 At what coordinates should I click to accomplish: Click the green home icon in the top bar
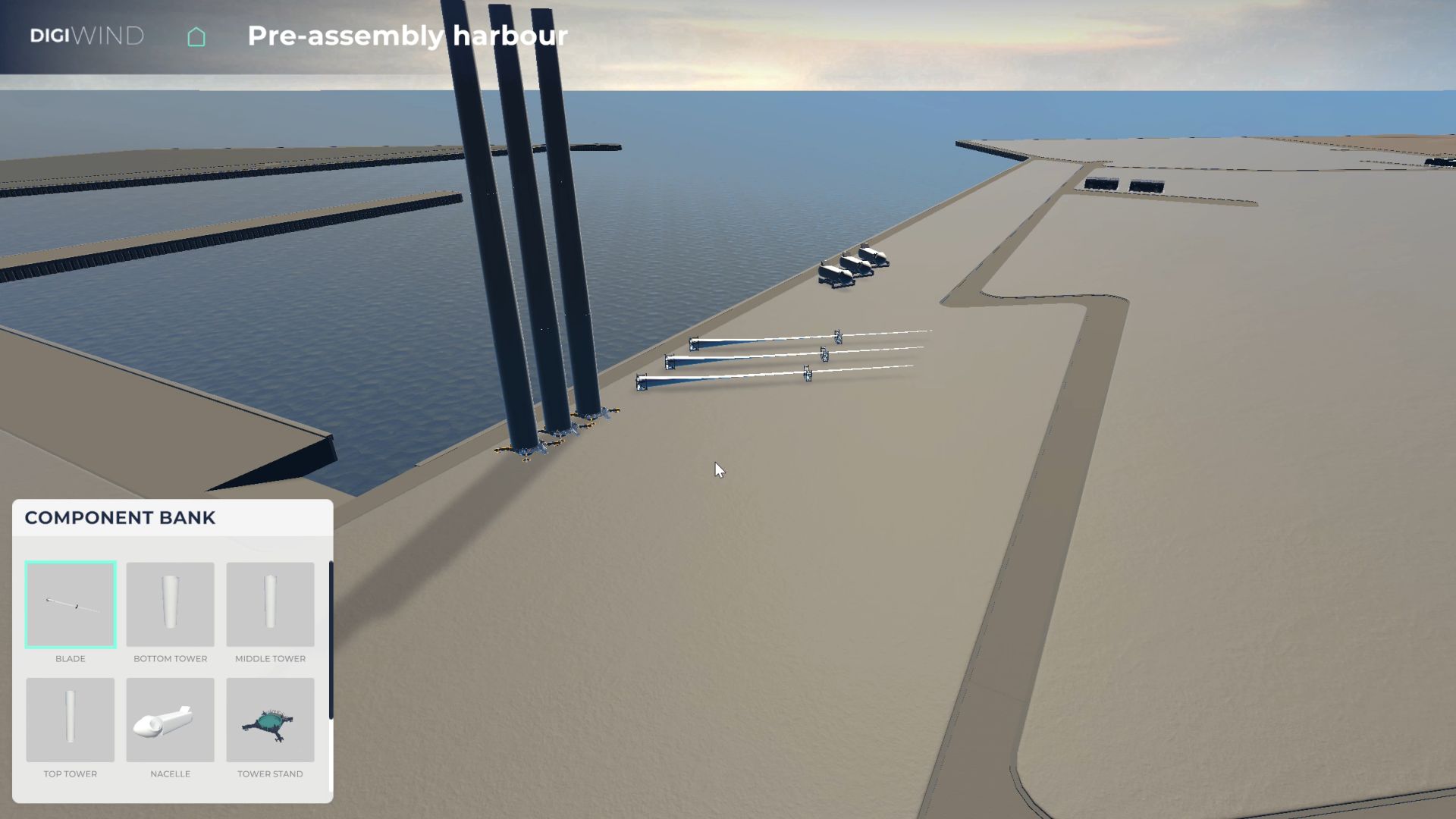196,36
